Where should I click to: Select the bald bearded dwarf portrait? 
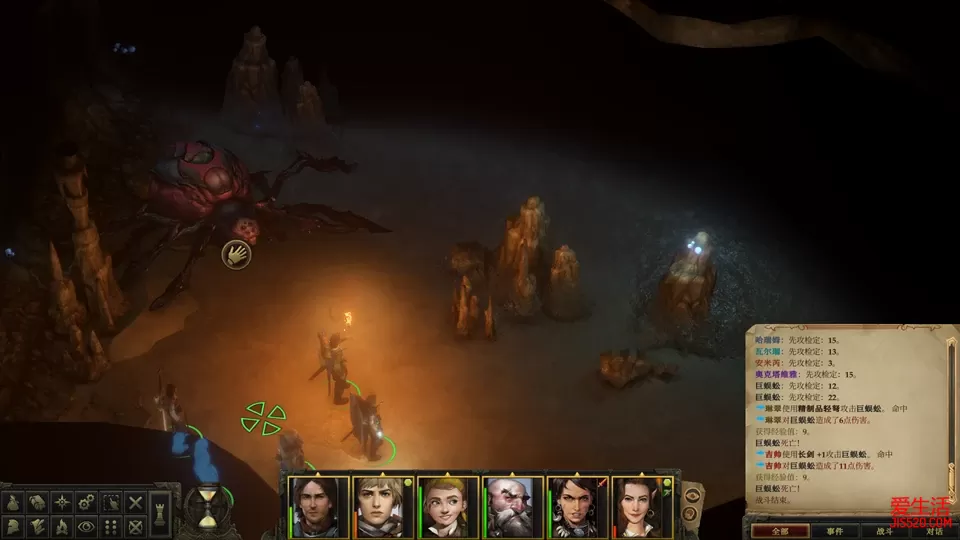click(x=513, y=507)
